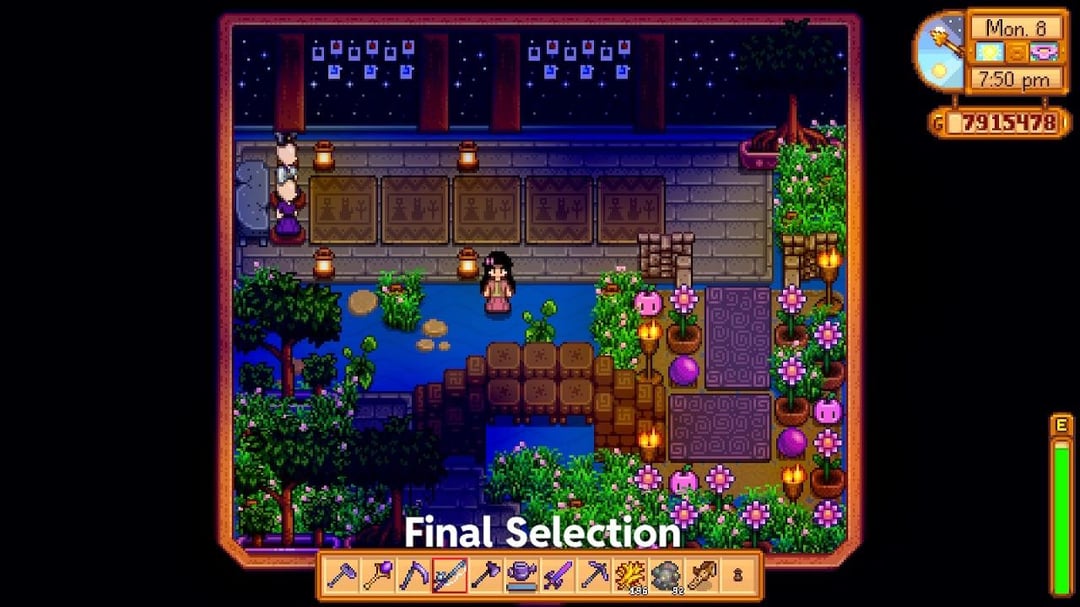1080x607 pixels.
Task: Select the purple watering can
Action: (x=522, y=575)
